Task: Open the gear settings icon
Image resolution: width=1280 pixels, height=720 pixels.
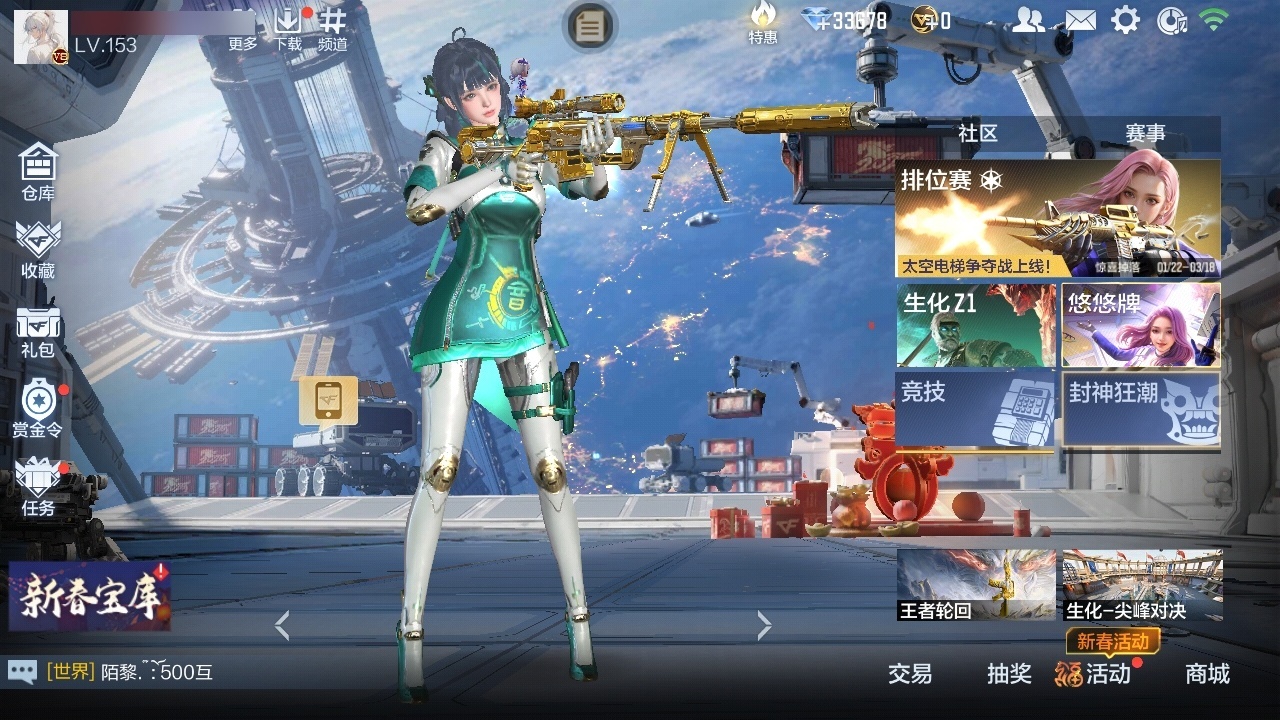Action: click(1126, 20)
